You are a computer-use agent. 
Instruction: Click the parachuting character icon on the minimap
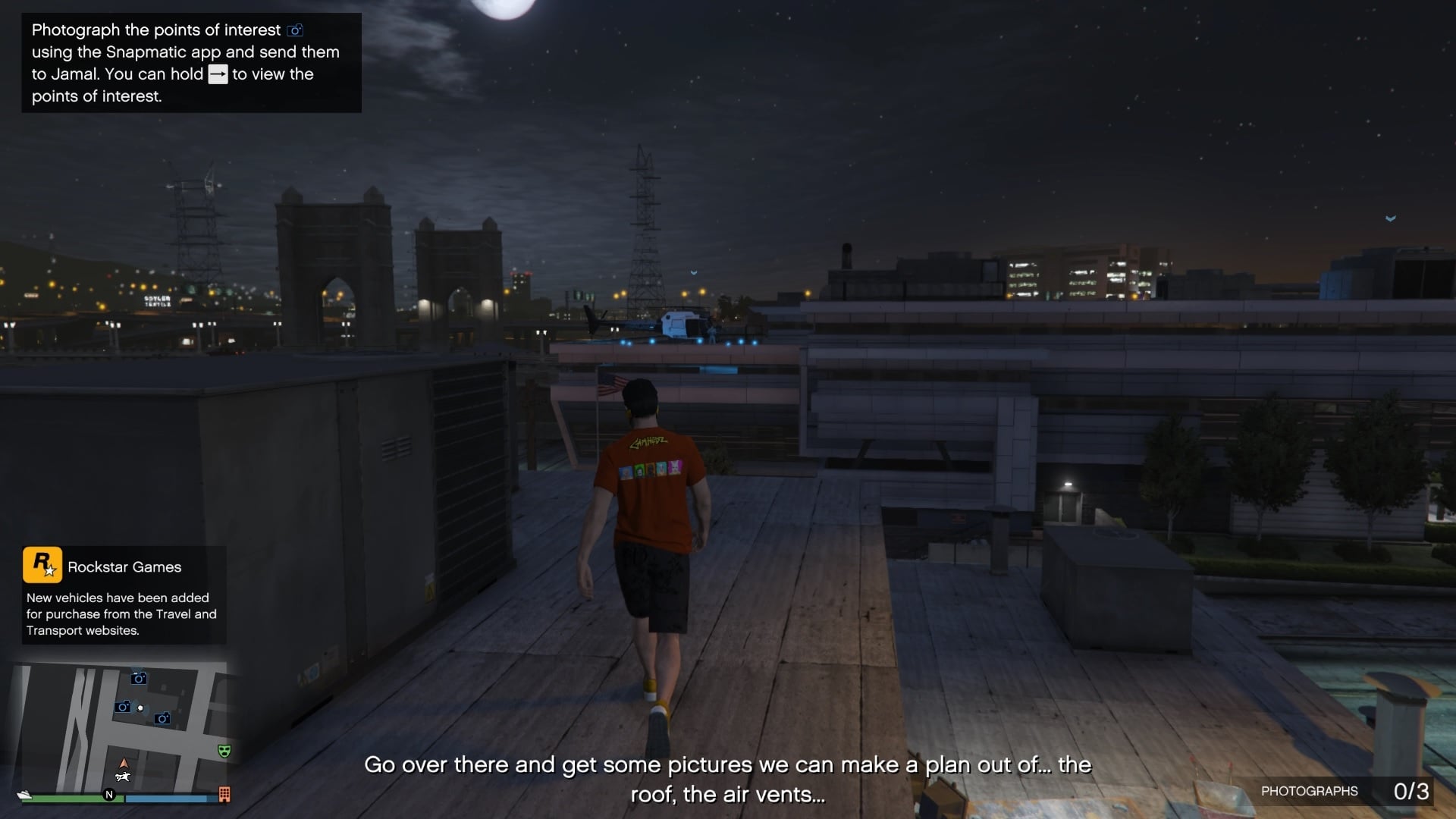click(x=124, y=777)
